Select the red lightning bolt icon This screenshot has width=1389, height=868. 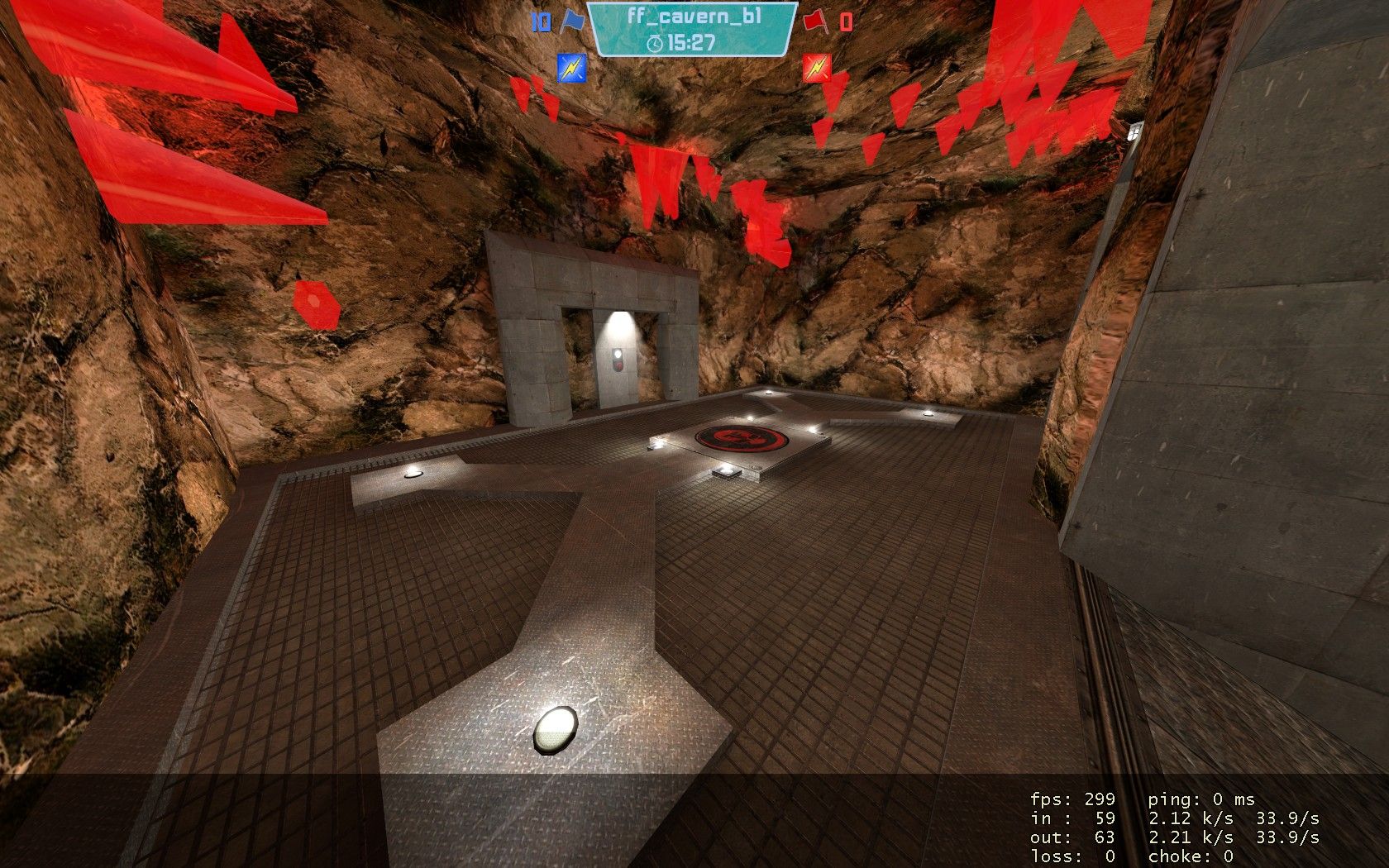pos(817,68)
